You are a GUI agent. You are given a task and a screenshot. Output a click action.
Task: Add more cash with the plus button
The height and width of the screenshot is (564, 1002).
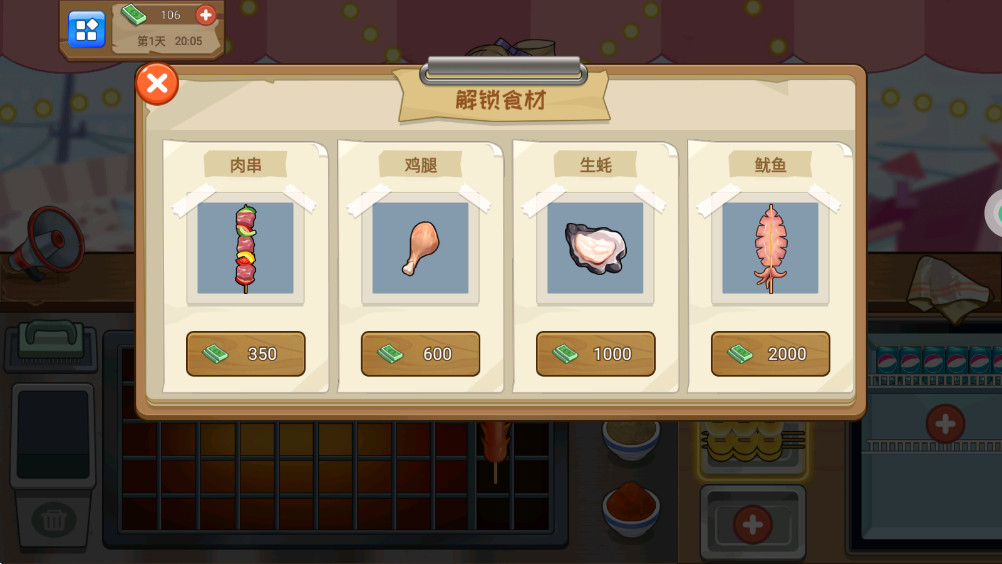coord(206,15)
